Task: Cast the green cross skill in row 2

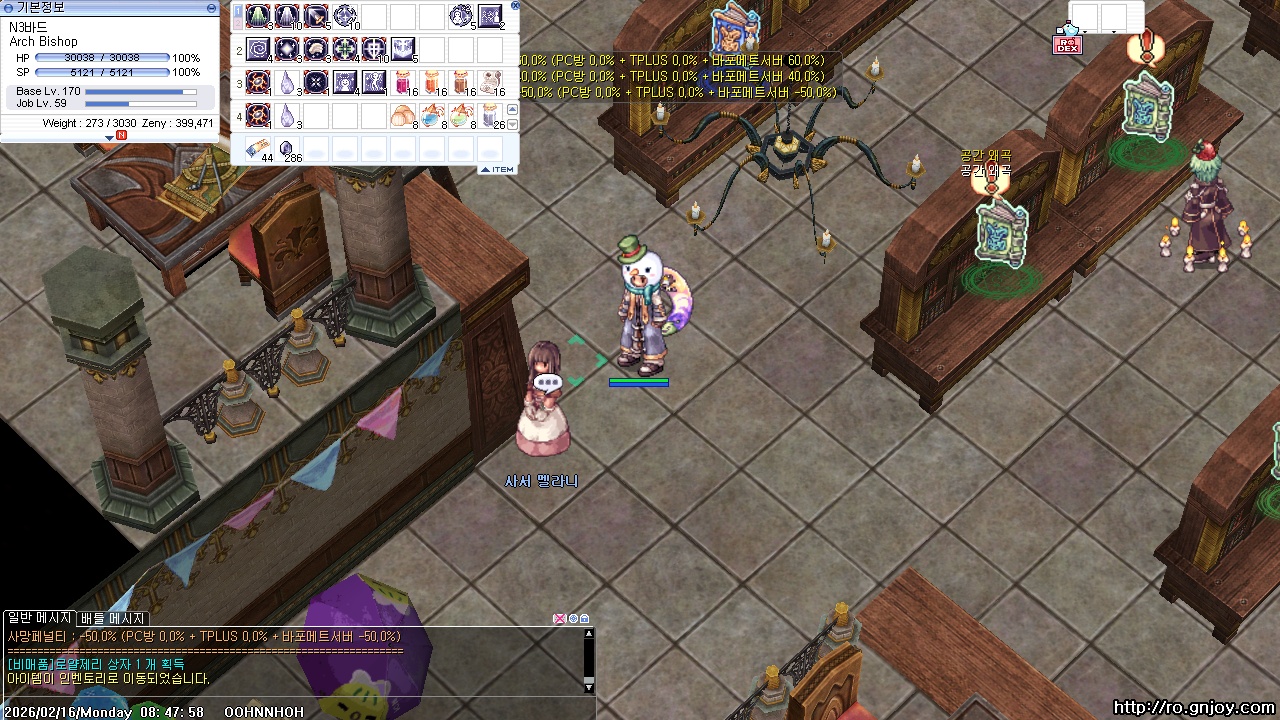Action: tap(345, 49)
